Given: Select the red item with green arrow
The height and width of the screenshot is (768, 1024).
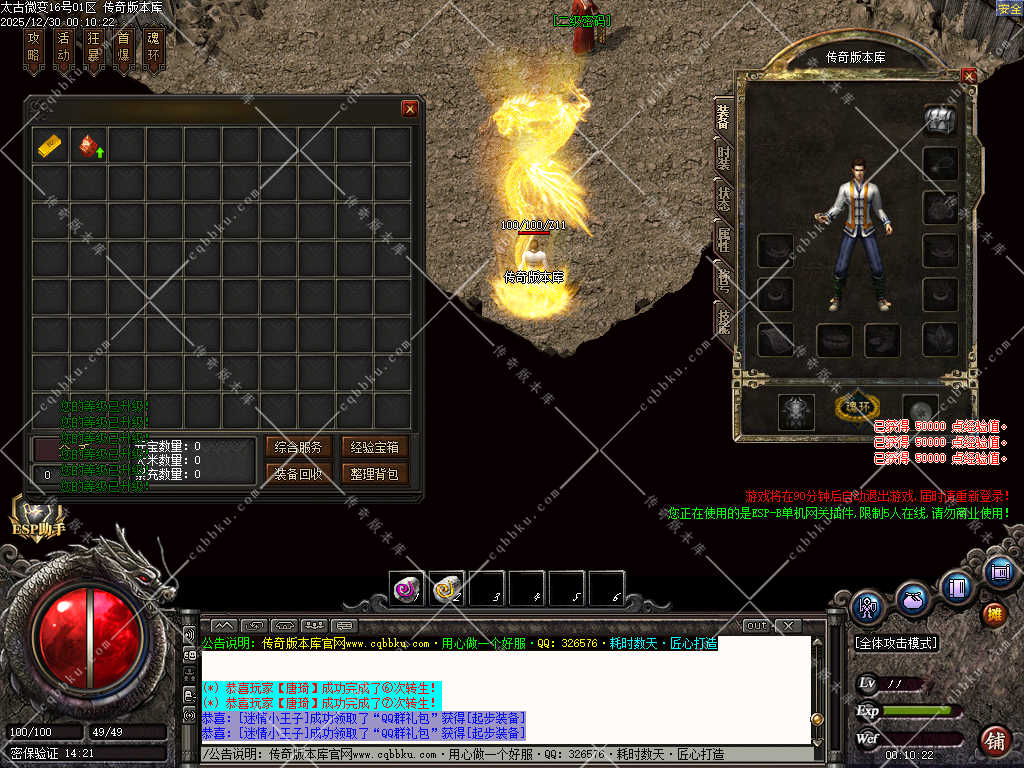Looking at the screenshot, I should point(89,146).
